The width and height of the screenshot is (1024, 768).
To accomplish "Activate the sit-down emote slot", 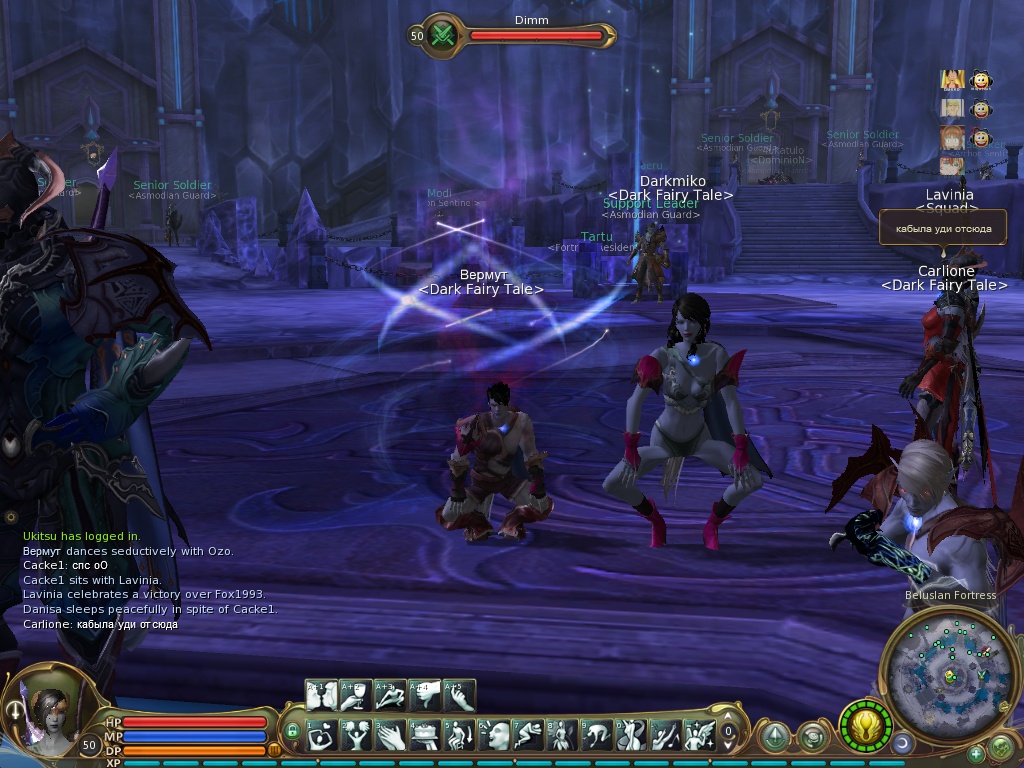I will [459, 736].
